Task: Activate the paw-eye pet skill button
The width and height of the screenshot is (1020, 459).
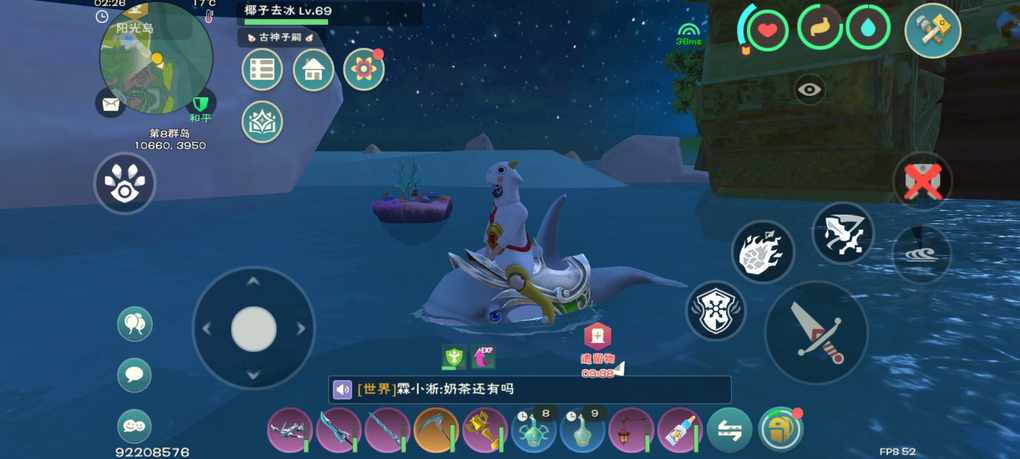Action: 125,183
